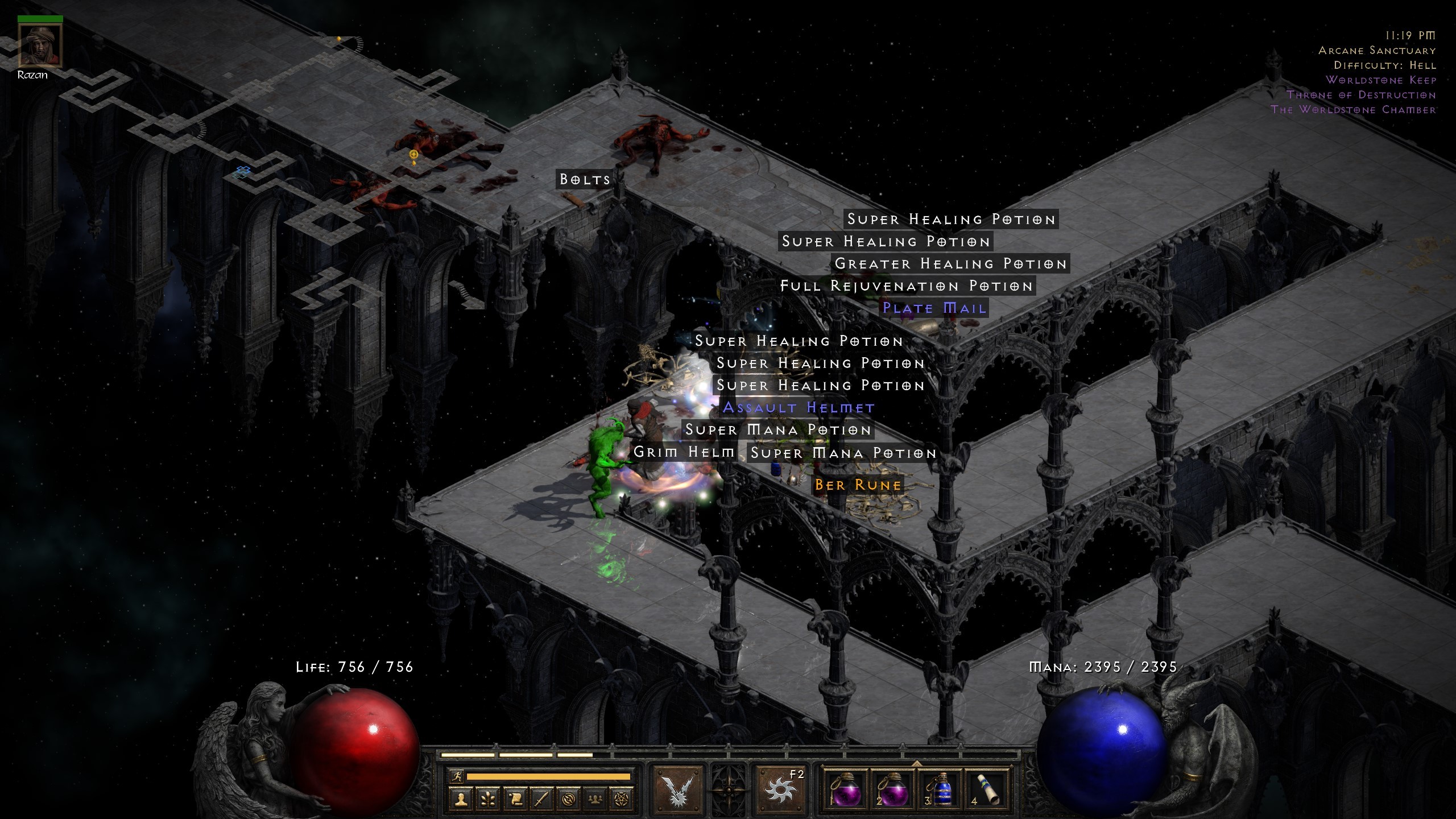
Task: Open the pentagram game menu button
Action: [x=621, y=799]
